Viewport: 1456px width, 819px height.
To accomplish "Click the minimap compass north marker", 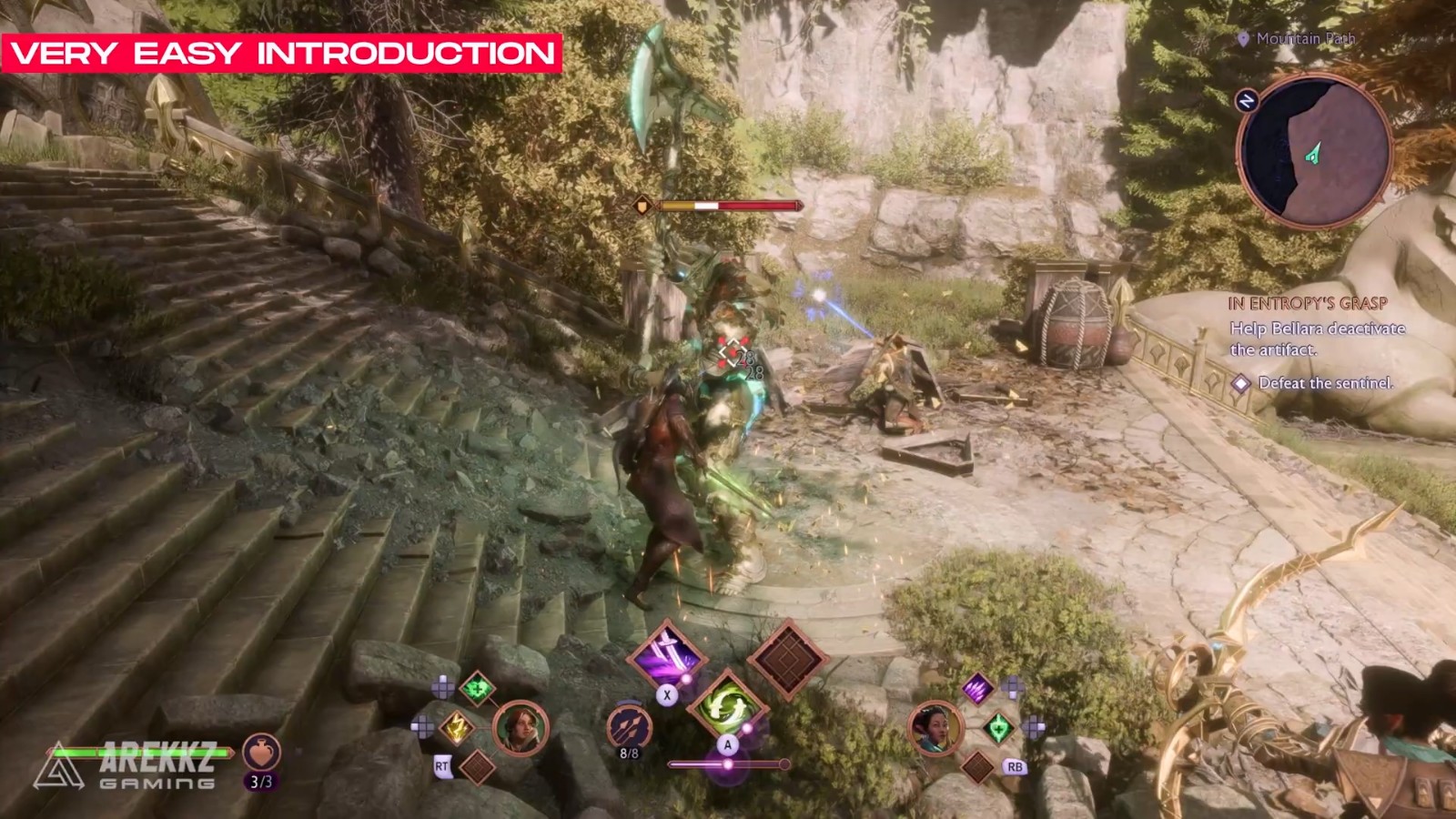I will click(1247, 100).
